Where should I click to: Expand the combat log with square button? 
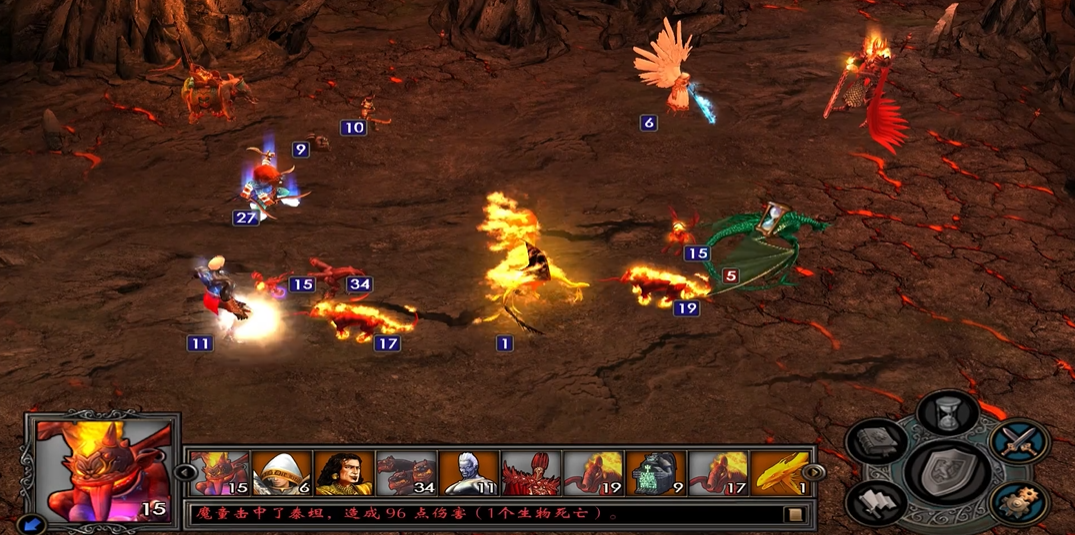[796, 515]
